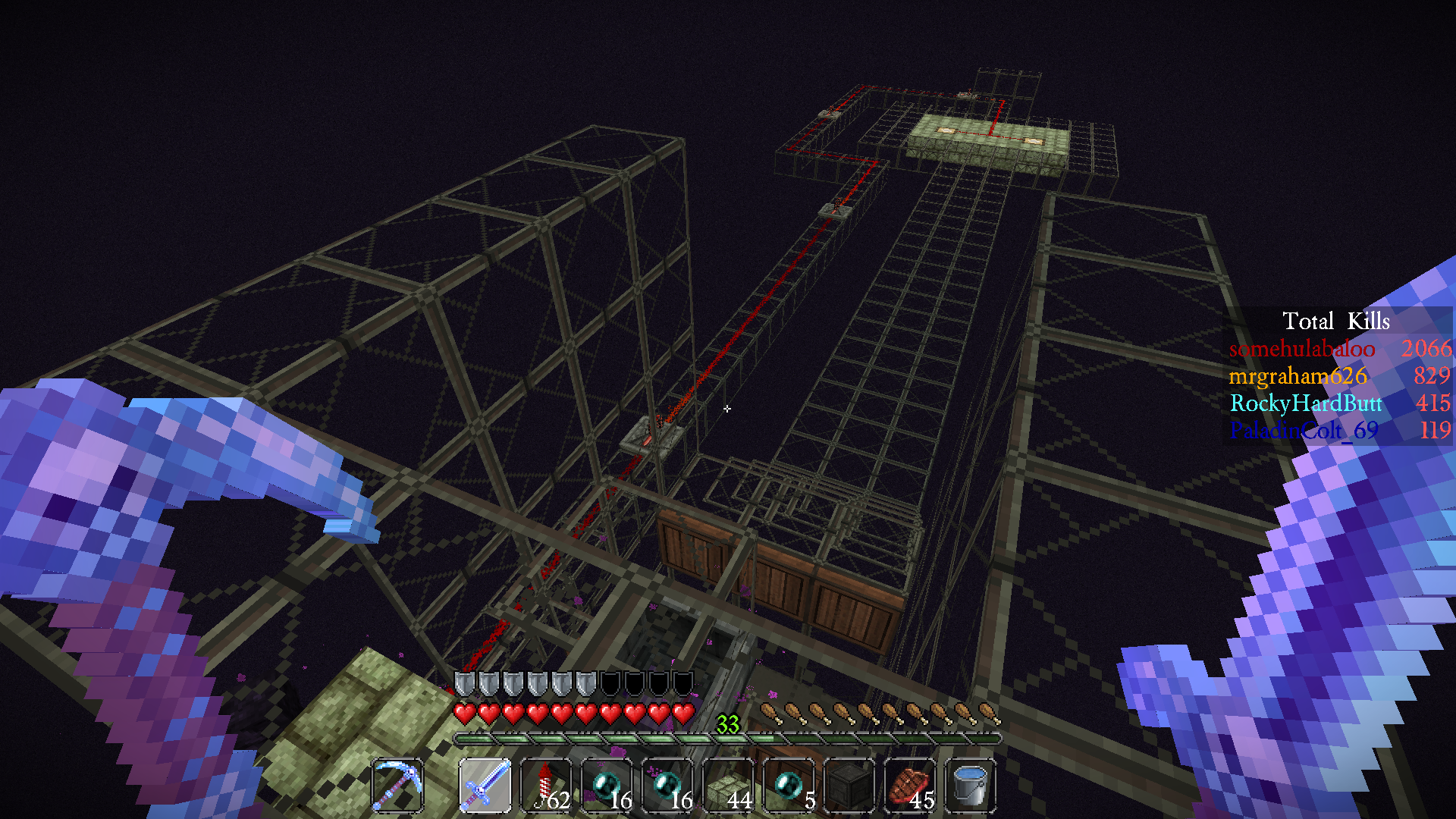Select the enchanted diamond sword slot
Viewport: 1456px width, 819px height.
click(x=485, y=785)
